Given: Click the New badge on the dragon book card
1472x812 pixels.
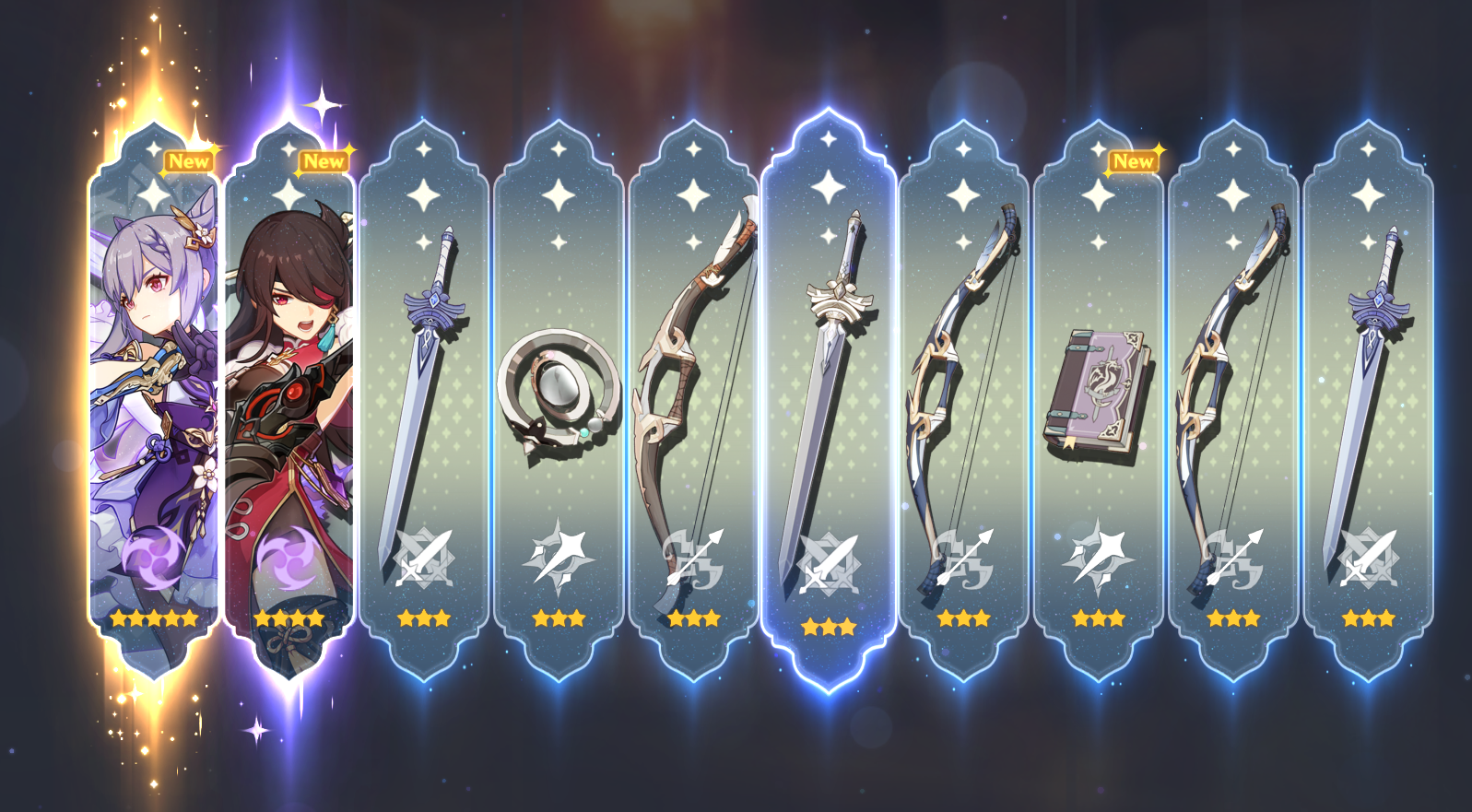Looking at the screenshot, I should [1134, 161].
